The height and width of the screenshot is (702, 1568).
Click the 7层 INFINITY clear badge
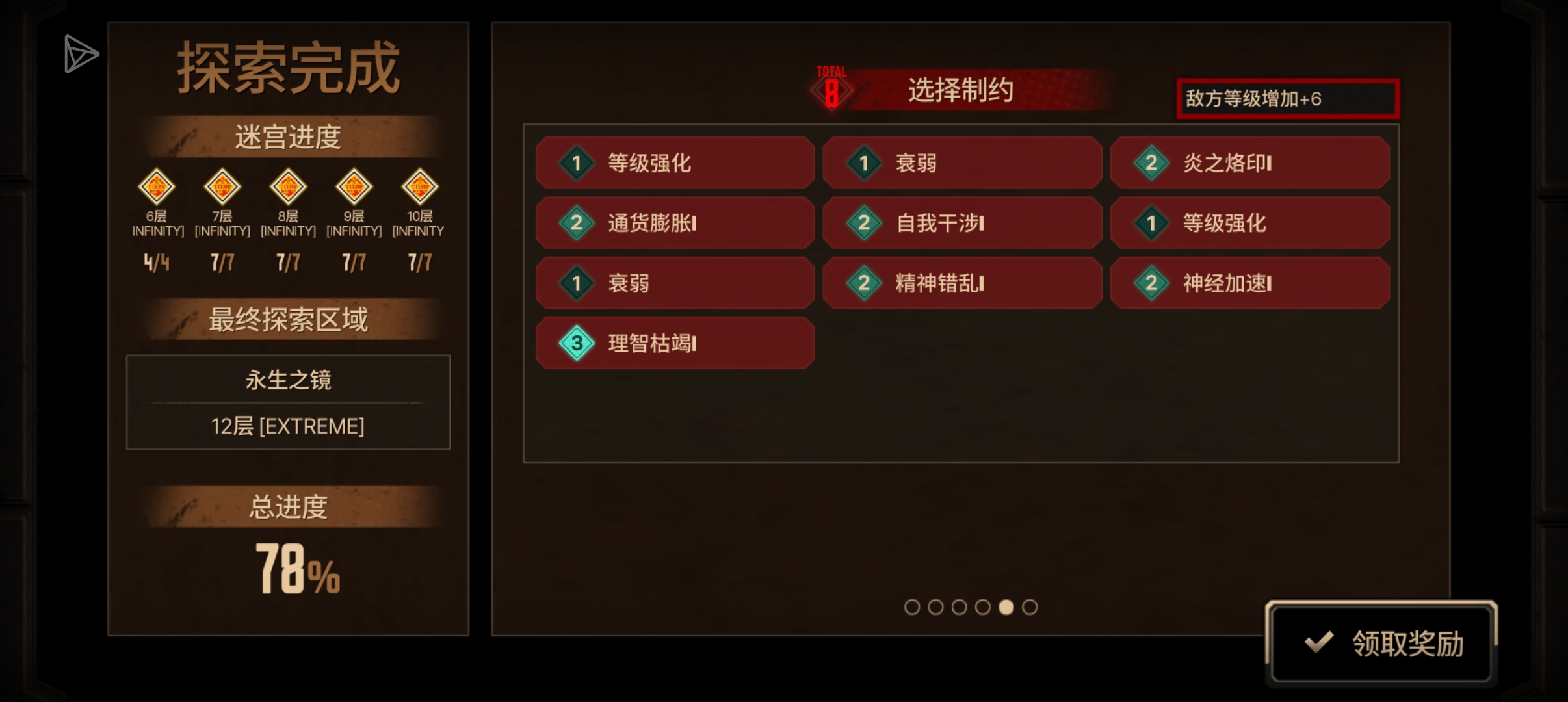pyautogui.click(x=222, y=187)
